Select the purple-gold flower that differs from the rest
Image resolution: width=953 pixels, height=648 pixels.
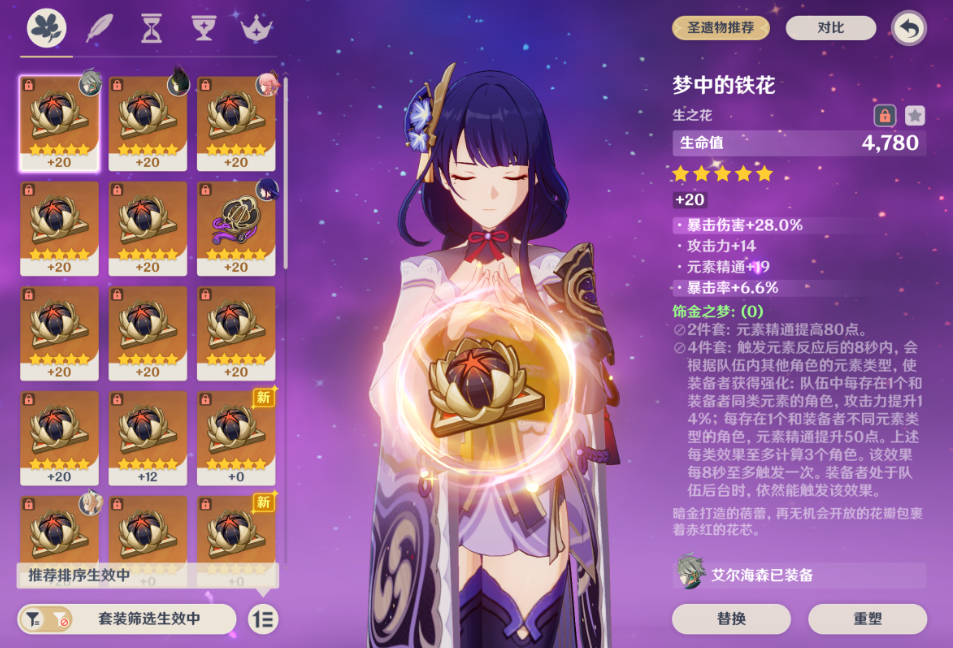236,228
